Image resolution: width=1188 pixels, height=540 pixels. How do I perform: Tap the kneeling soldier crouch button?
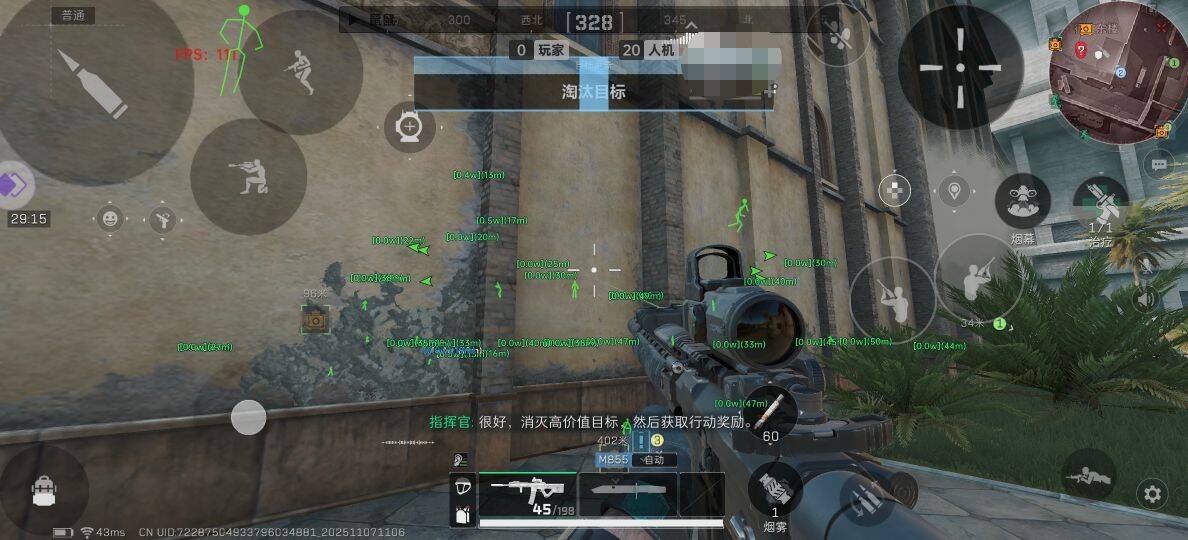pyautogui.click(x=248, y=176)
